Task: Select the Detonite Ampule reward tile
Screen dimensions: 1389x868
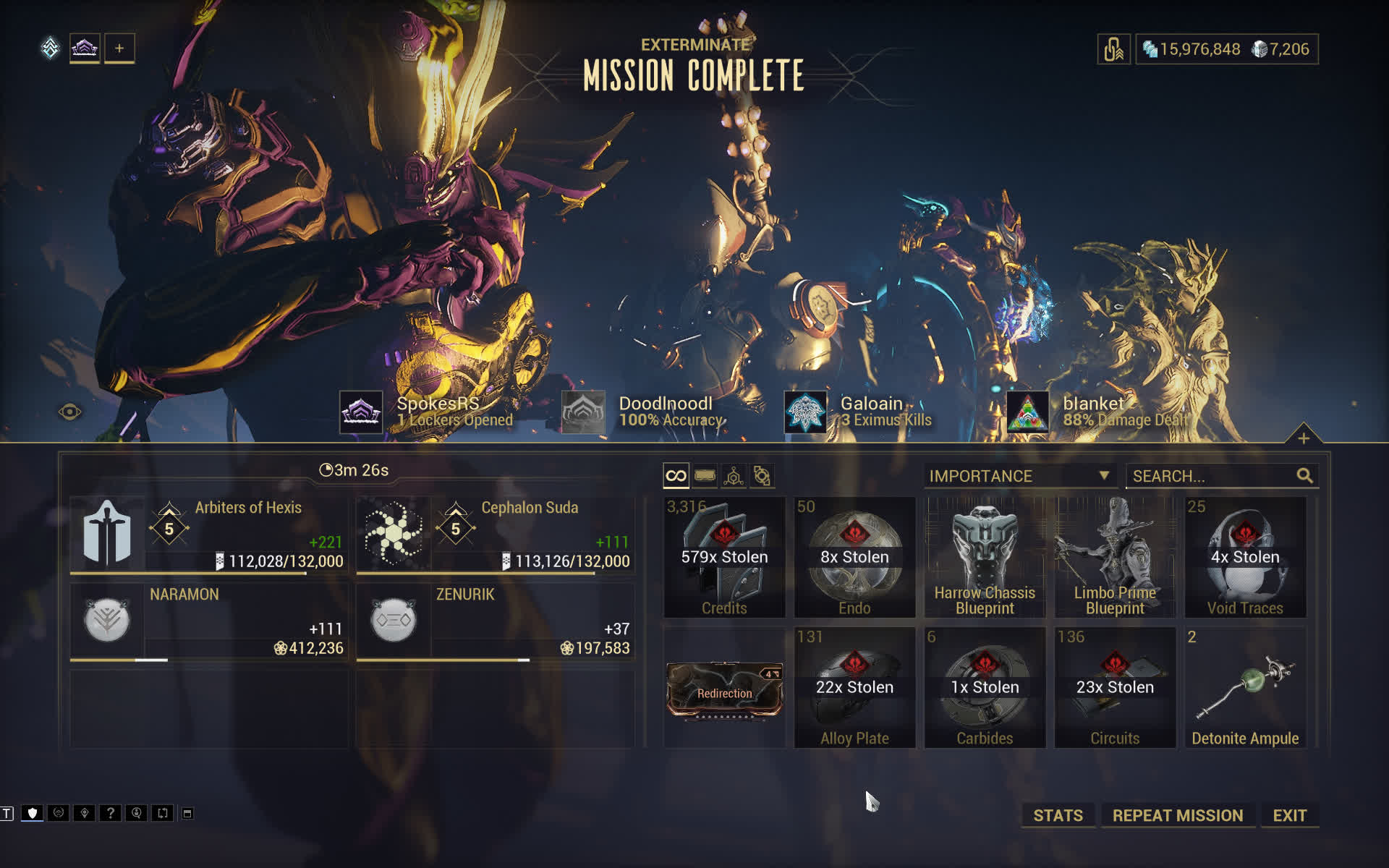Action: click(1245, 687)
